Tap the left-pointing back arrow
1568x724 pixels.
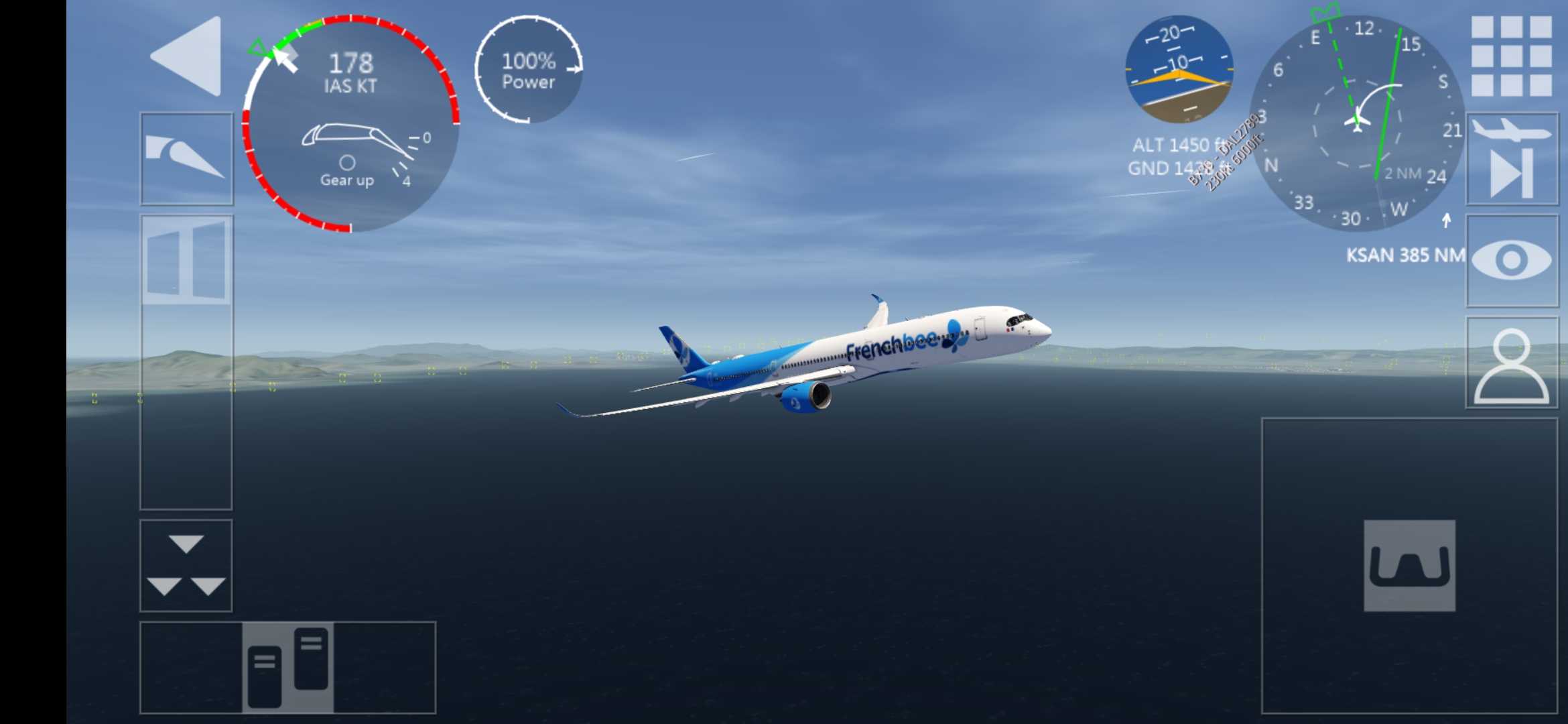[x=187, y=56]
